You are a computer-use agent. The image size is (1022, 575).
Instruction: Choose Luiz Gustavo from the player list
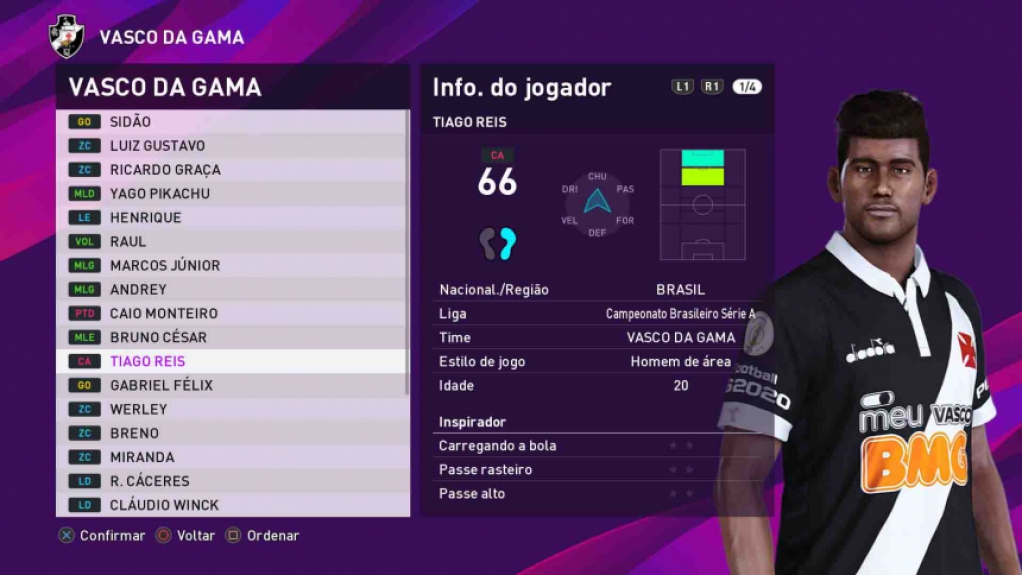[x=232, y=146]
